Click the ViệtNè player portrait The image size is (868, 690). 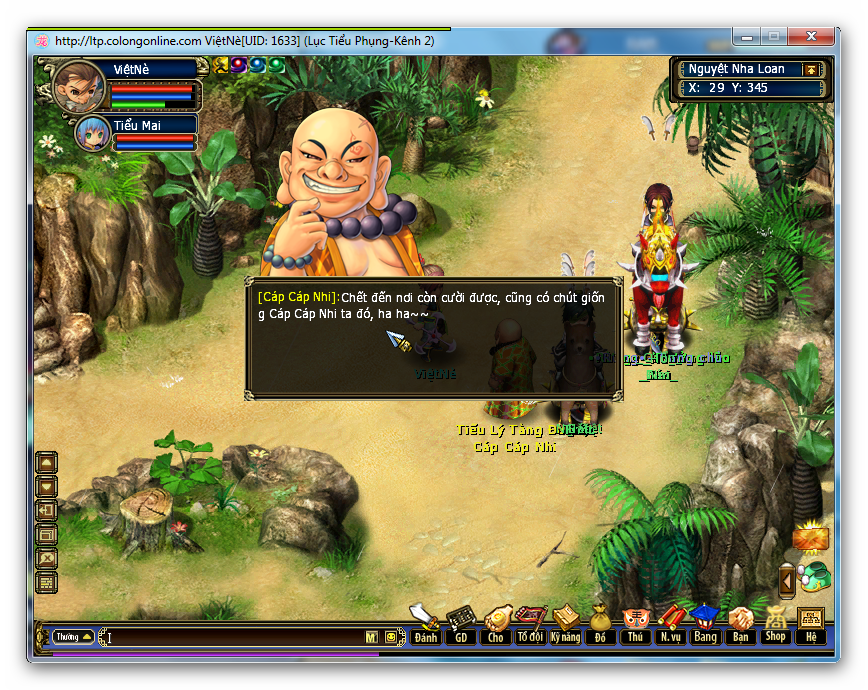click(78, 89)
